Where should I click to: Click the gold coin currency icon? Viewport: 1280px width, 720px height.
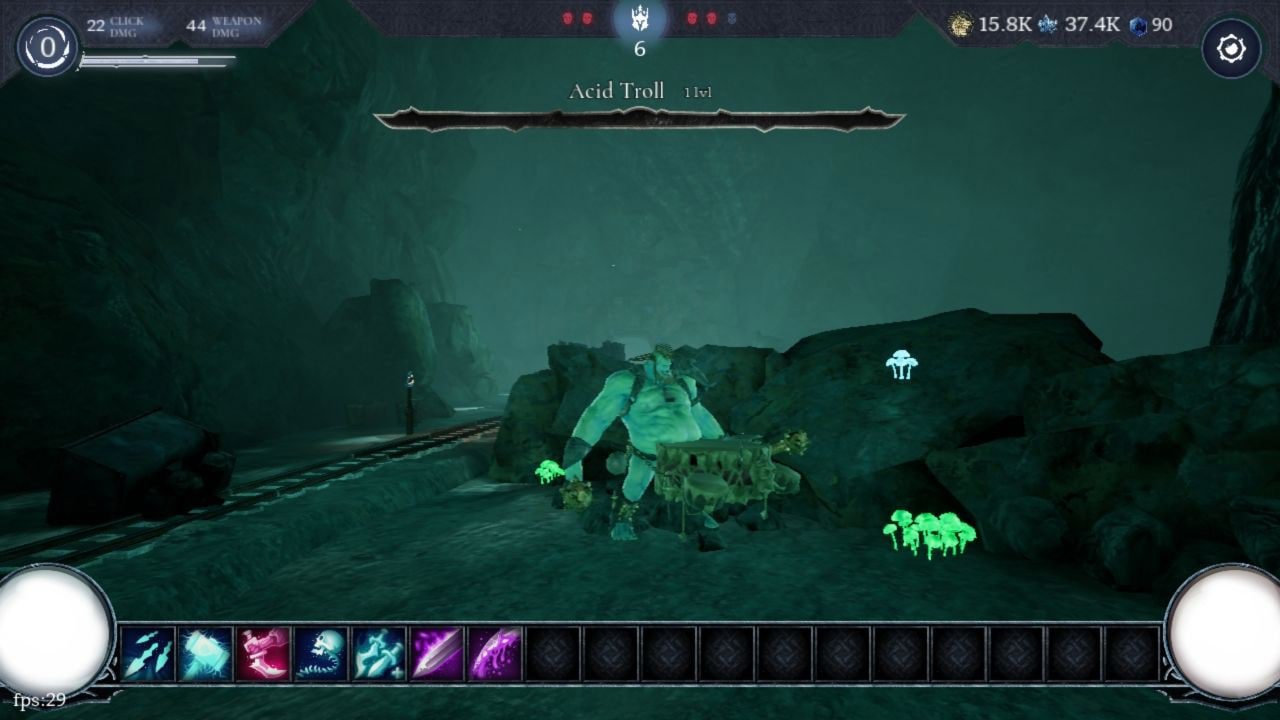[x=960, y=25]
